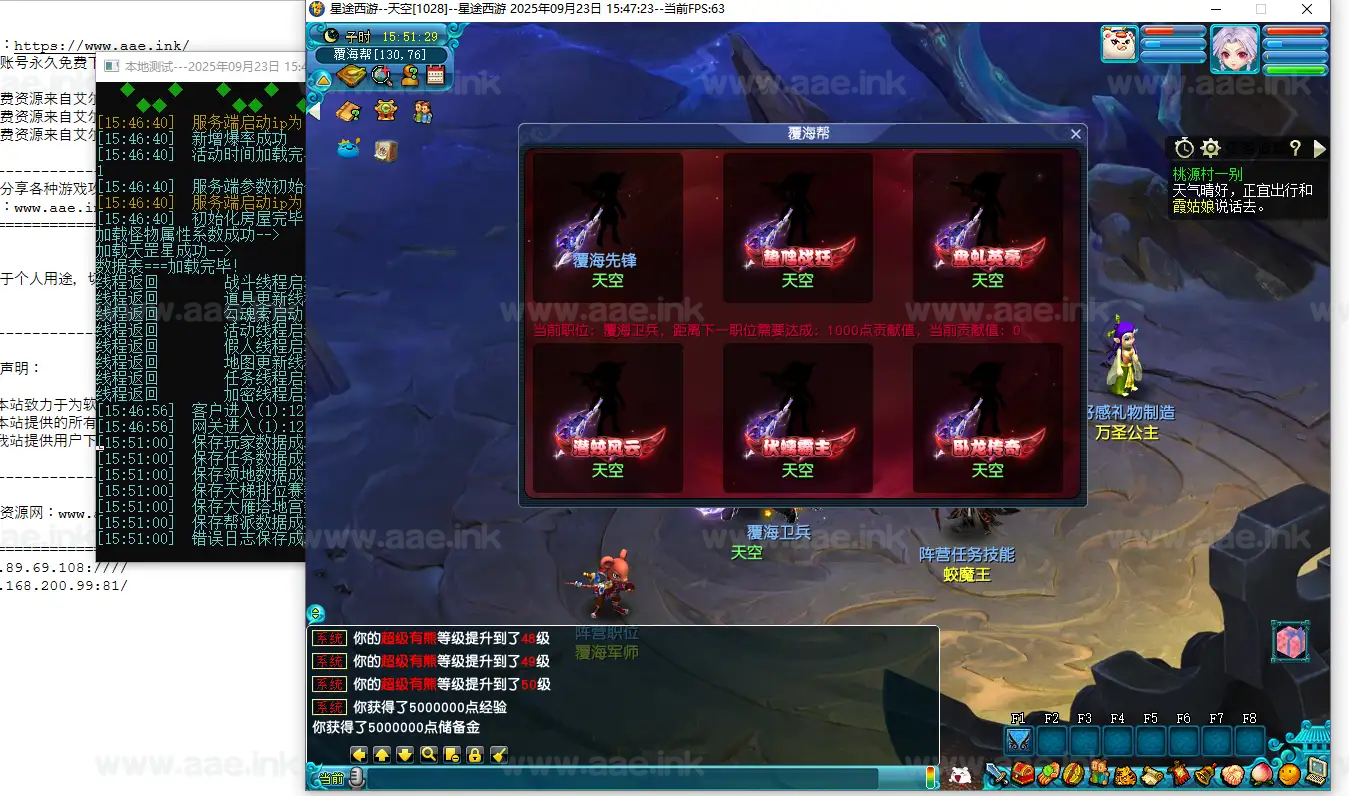This screenshot has height=796, width=1349.
Task: Open the smiley face emoticon icon
Action: click(x=1290, y=774)
